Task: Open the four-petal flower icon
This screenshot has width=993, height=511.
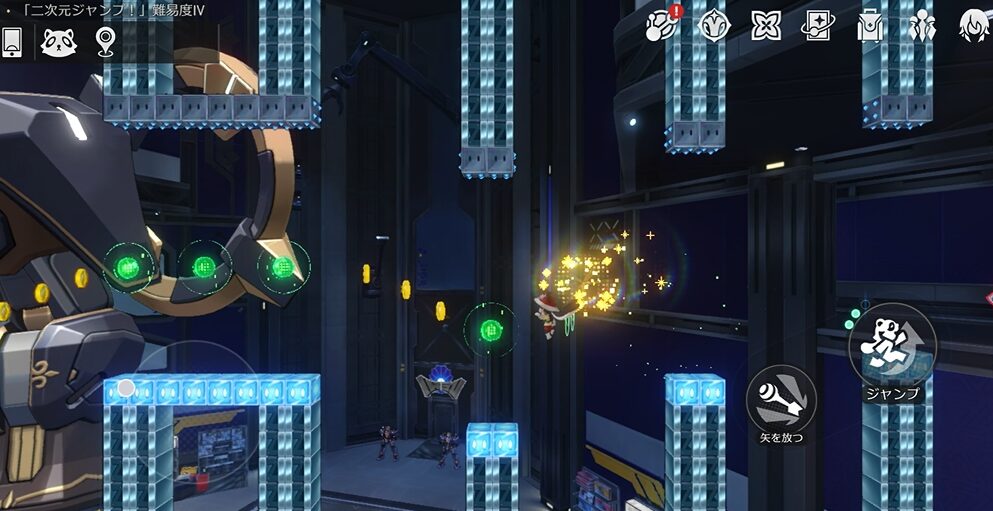Action: click(x=766, y=24)
